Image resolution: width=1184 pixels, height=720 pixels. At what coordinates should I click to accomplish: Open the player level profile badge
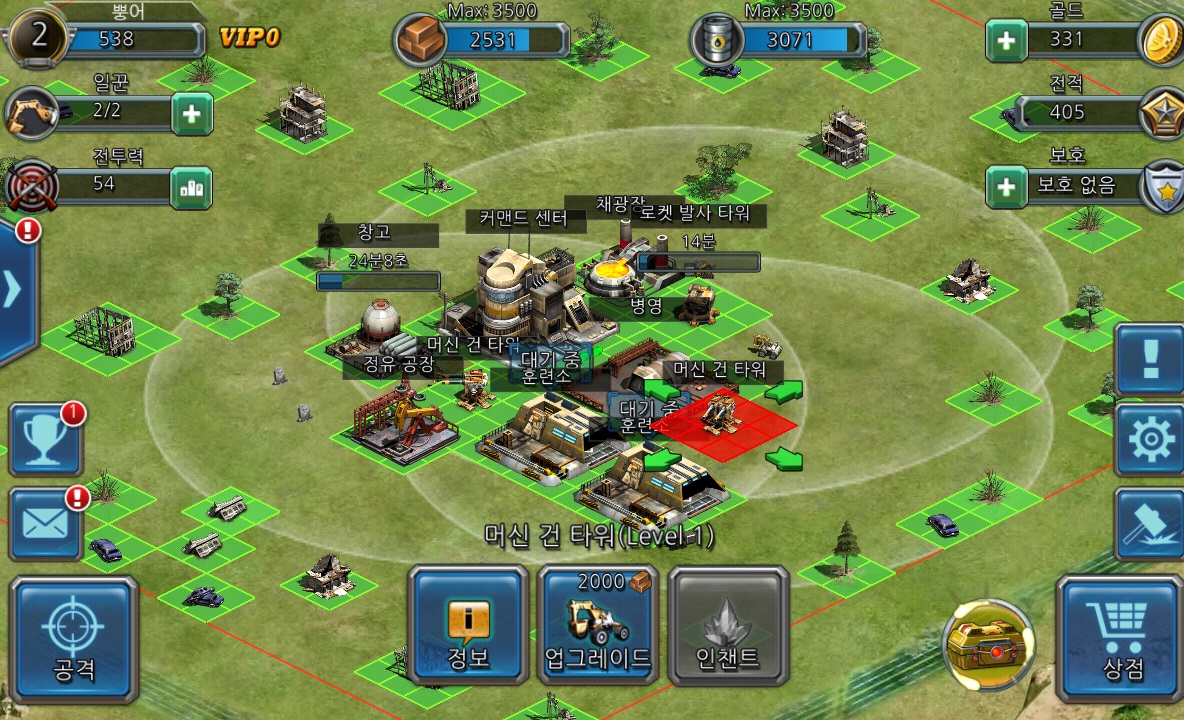pos(36,36)
